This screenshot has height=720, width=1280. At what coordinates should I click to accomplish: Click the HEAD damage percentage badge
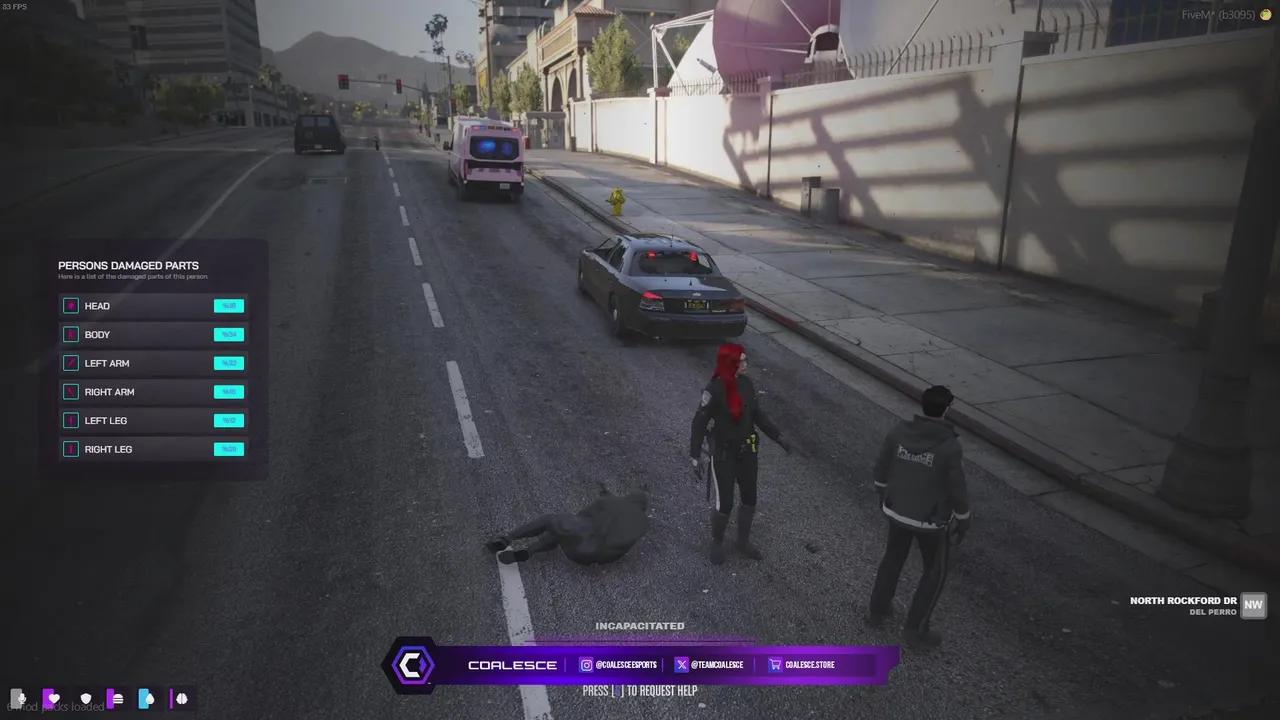point(228,305)
